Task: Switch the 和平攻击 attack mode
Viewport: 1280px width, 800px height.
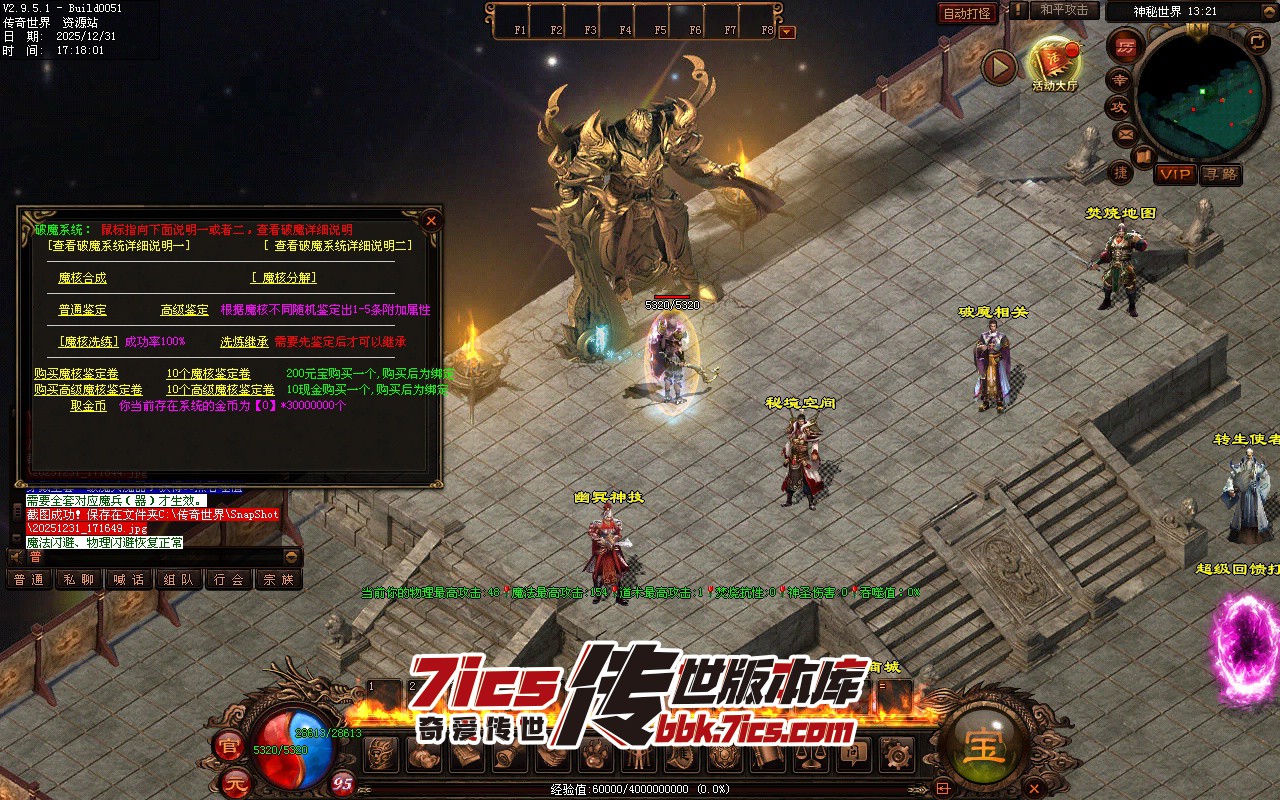Action: [1064, 10]
